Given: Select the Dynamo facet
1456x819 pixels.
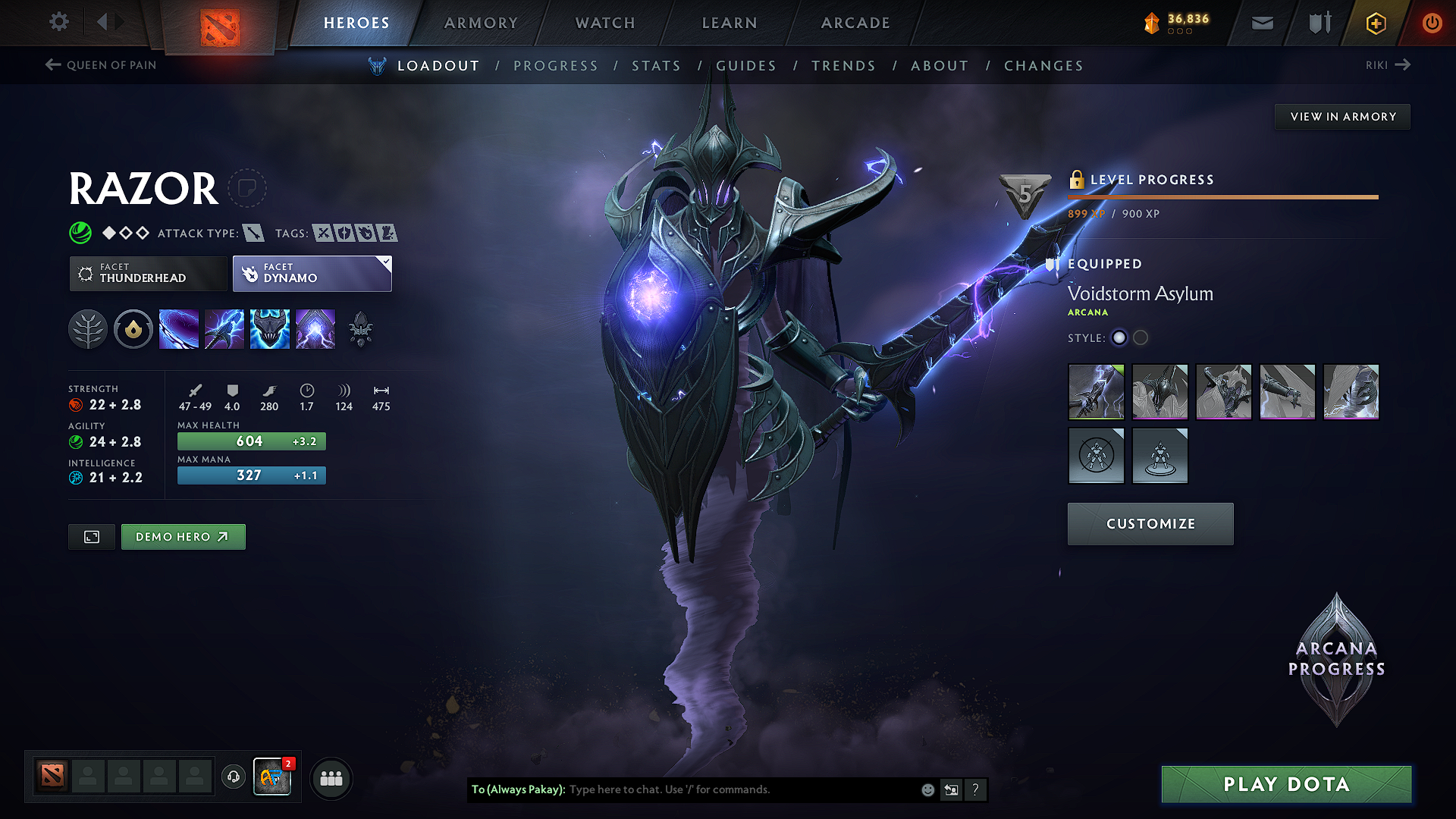Looking at the screenshot, I should (312, 273).
